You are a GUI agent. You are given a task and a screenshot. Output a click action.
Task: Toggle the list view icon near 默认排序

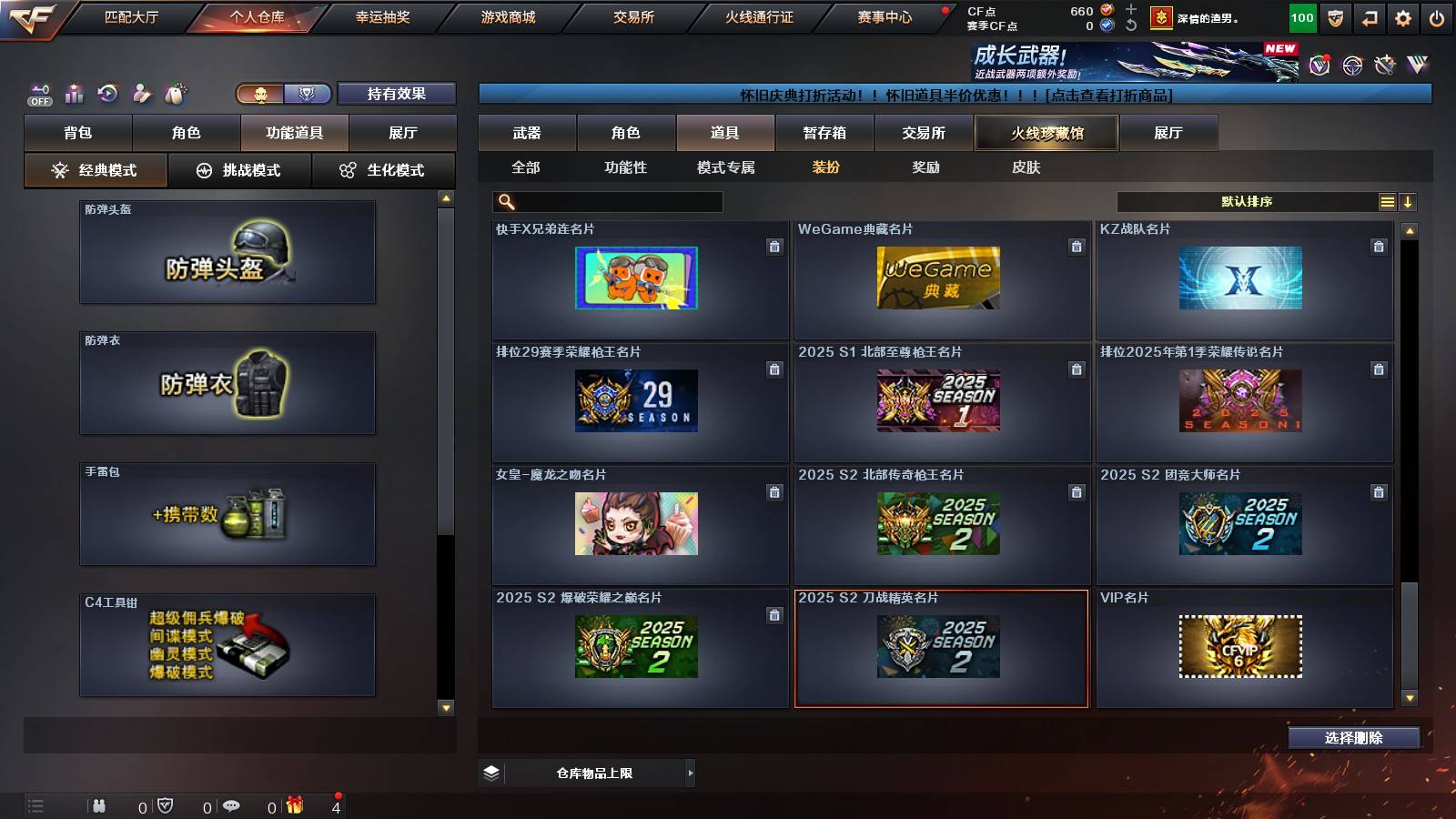[1386, 201]
